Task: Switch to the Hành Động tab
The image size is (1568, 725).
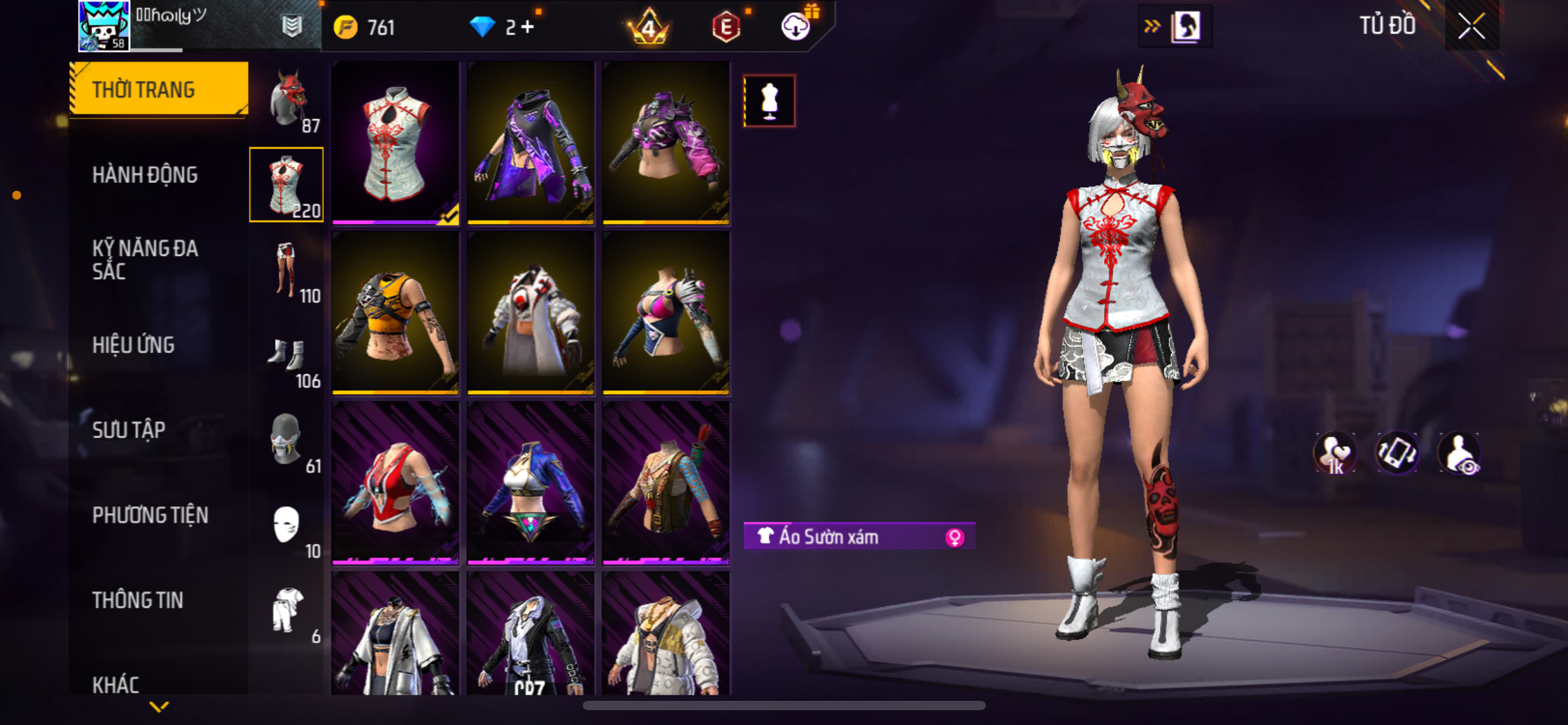Action: [145, 175]
